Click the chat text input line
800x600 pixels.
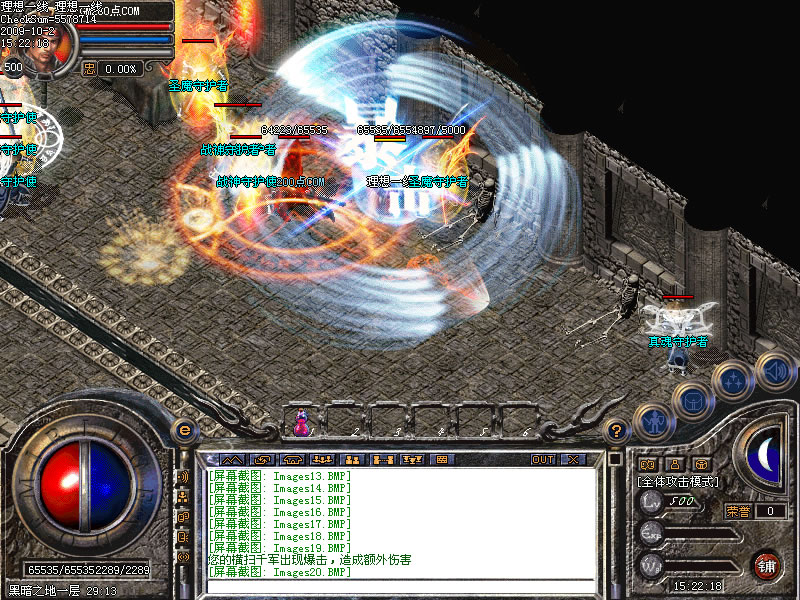pos(400,585)
